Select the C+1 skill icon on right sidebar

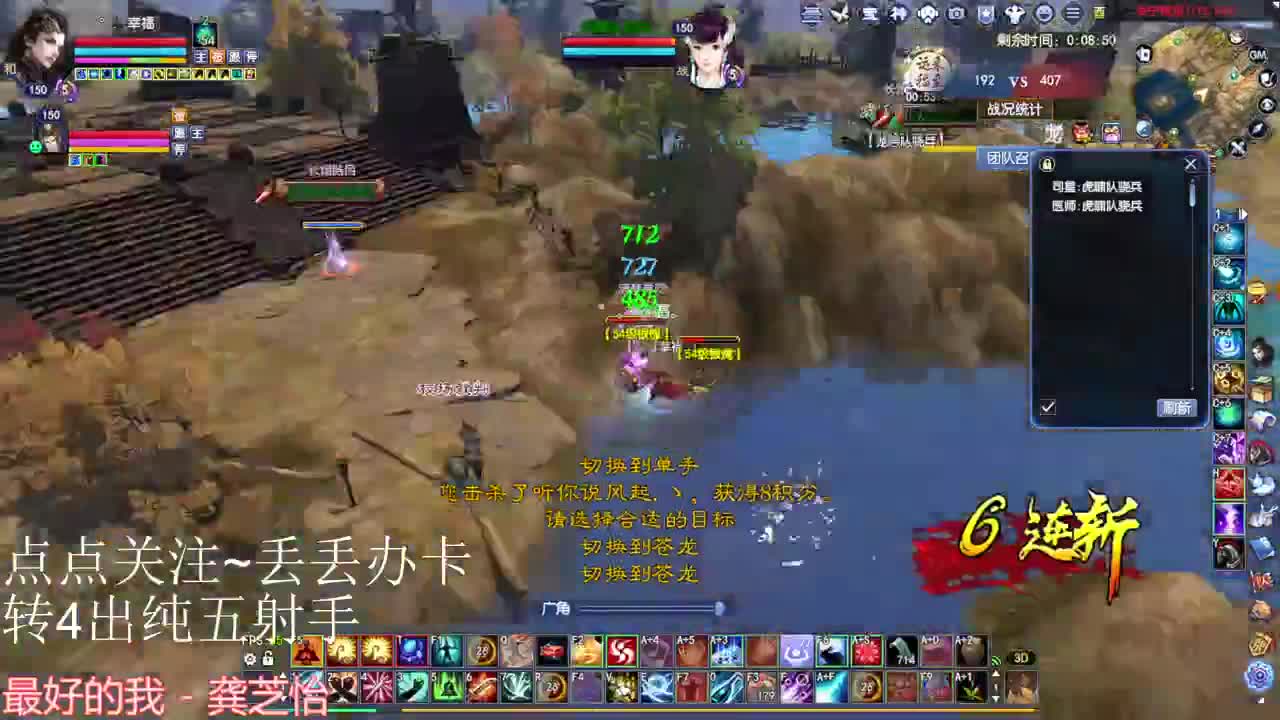tap(1226, 238)
